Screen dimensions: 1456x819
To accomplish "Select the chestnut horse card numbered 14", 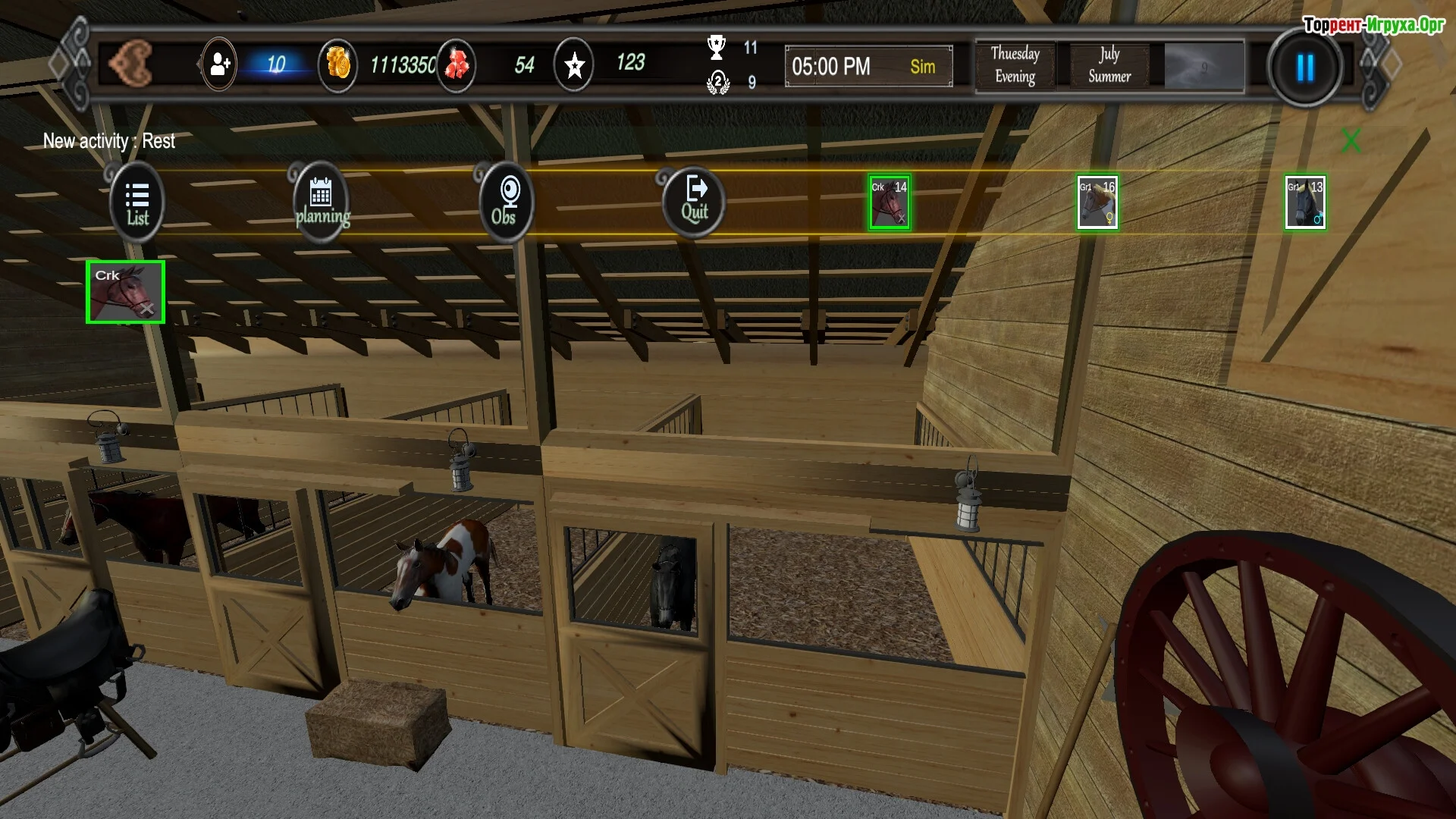I will [890, 202].
